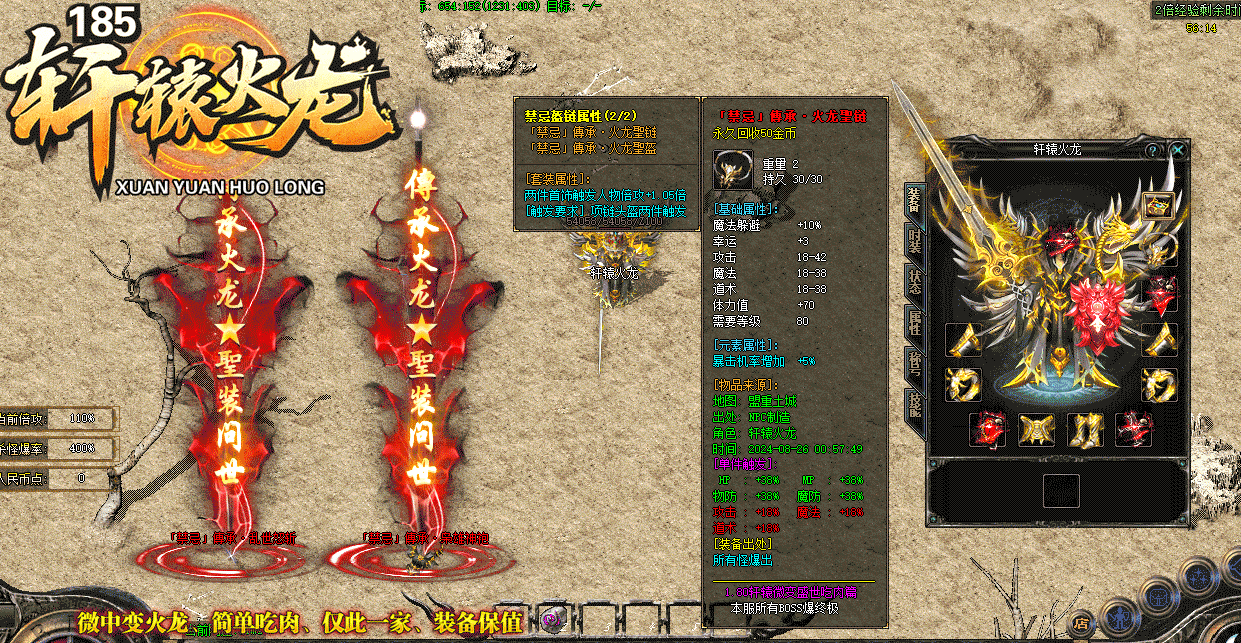Open the shop via the 店 button
This screenshot has width=1241, height=643.
(1081, 623)
